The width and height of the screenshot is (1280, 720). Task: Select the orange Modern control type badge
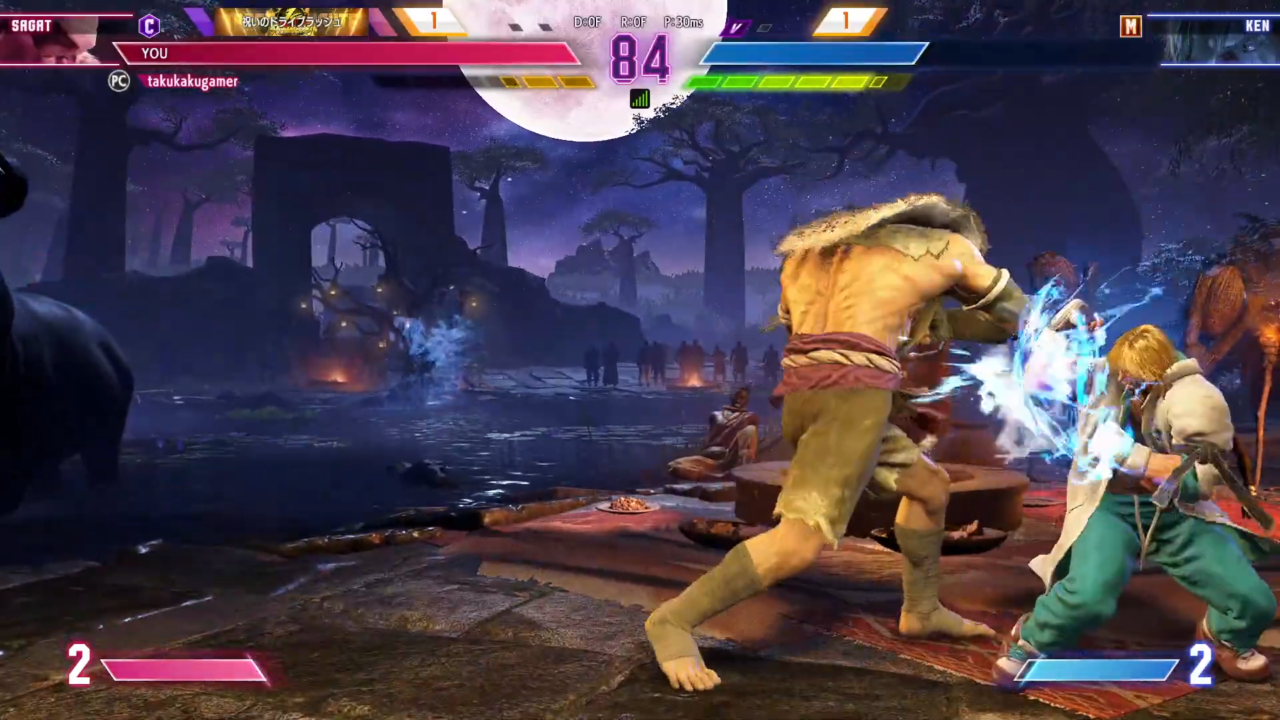coord(1131,26)
